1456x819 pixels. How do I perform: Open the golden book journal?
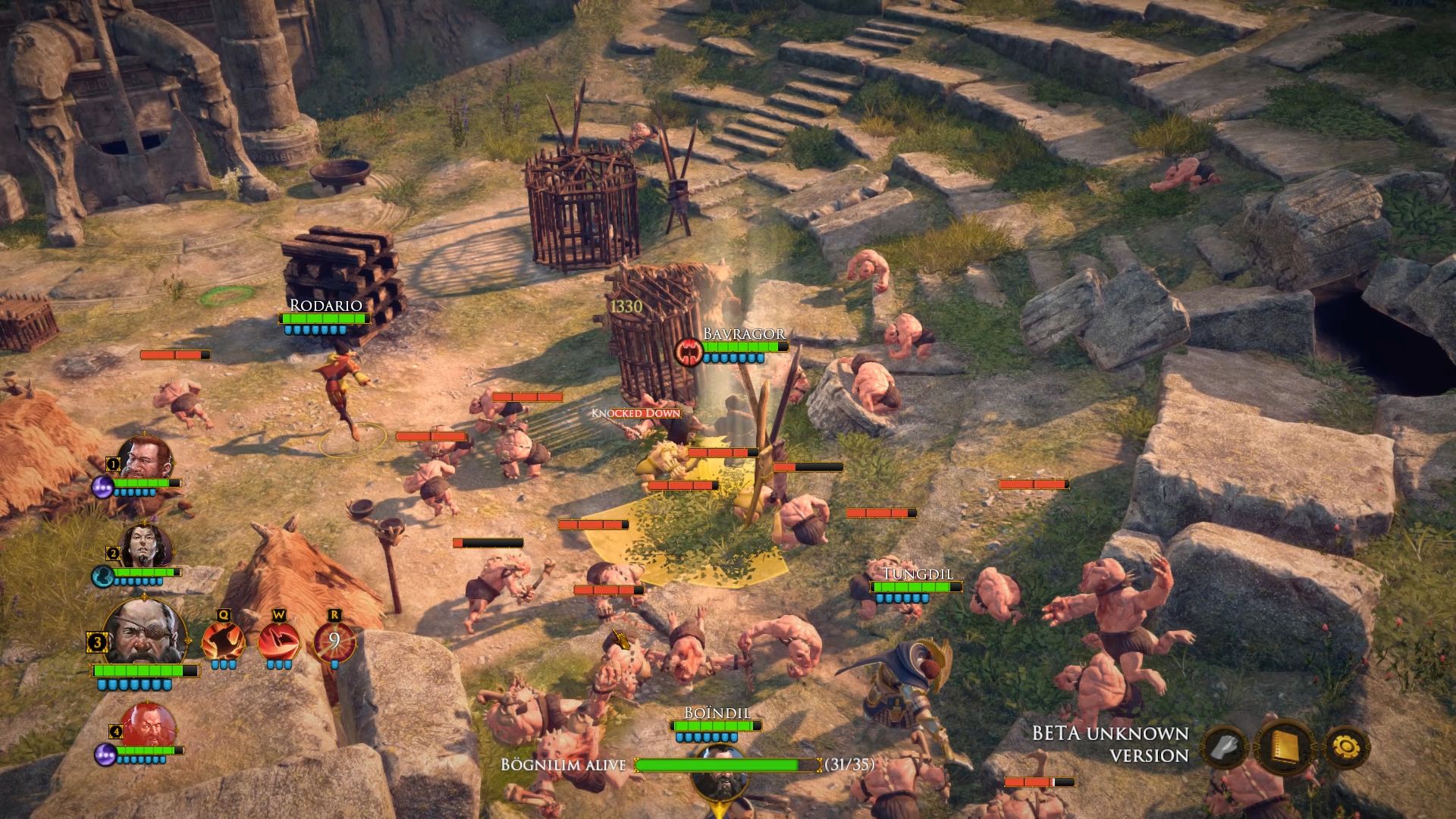point(1286,747)
